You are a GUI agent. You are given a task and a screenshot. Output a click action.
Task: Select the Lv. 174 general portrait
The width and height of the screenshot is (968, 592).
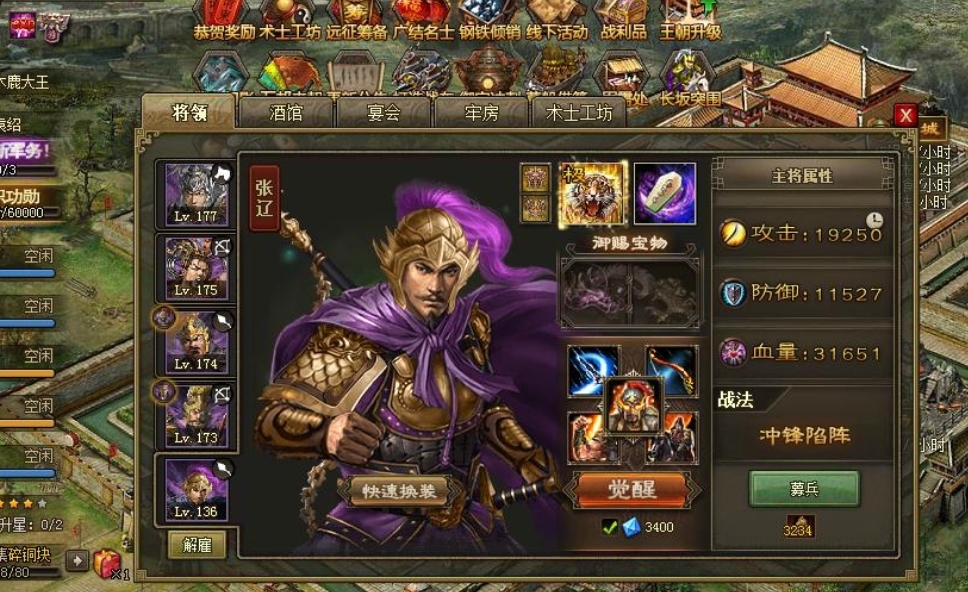[197, 342]
